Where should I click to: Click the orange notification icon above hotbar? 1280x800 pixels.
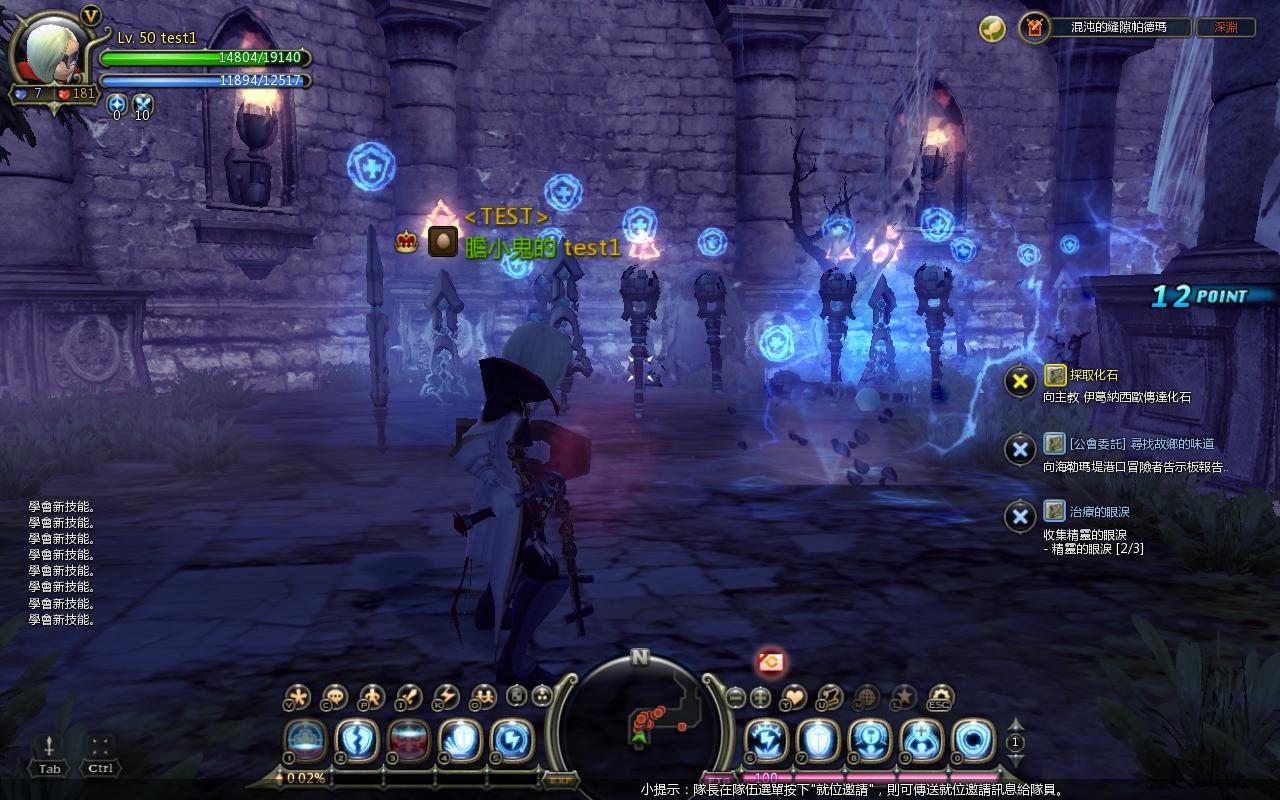click(770, 661)
